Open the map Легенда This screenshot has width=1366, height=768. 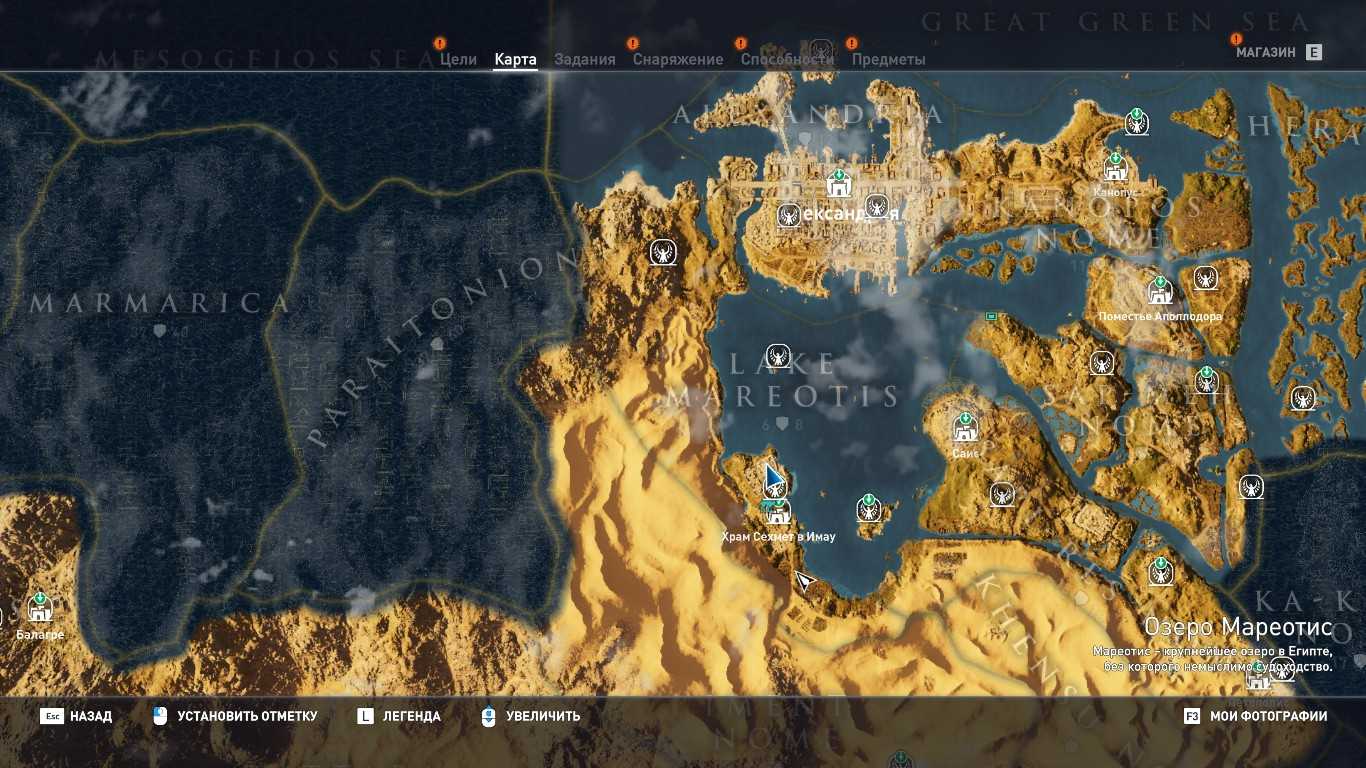click(411, 716)
